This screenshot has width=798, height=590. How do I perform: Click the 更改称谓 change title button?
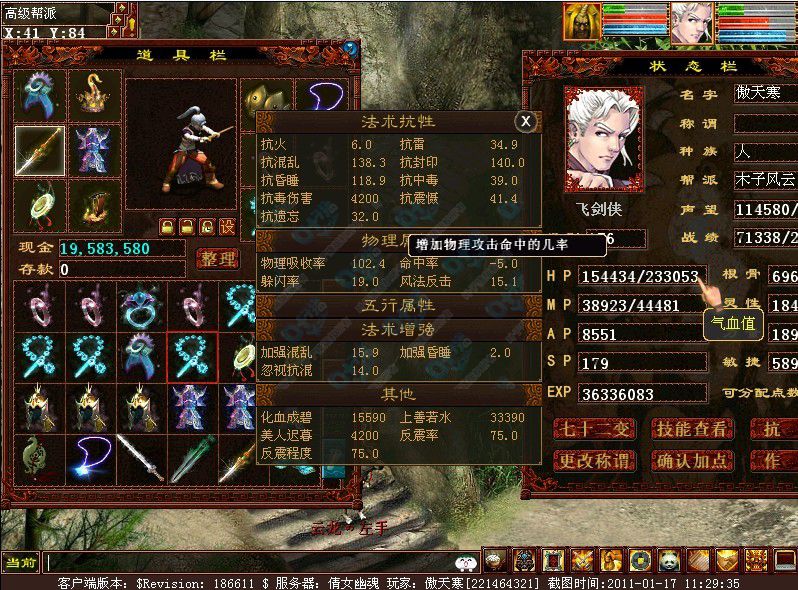(595, 461)
